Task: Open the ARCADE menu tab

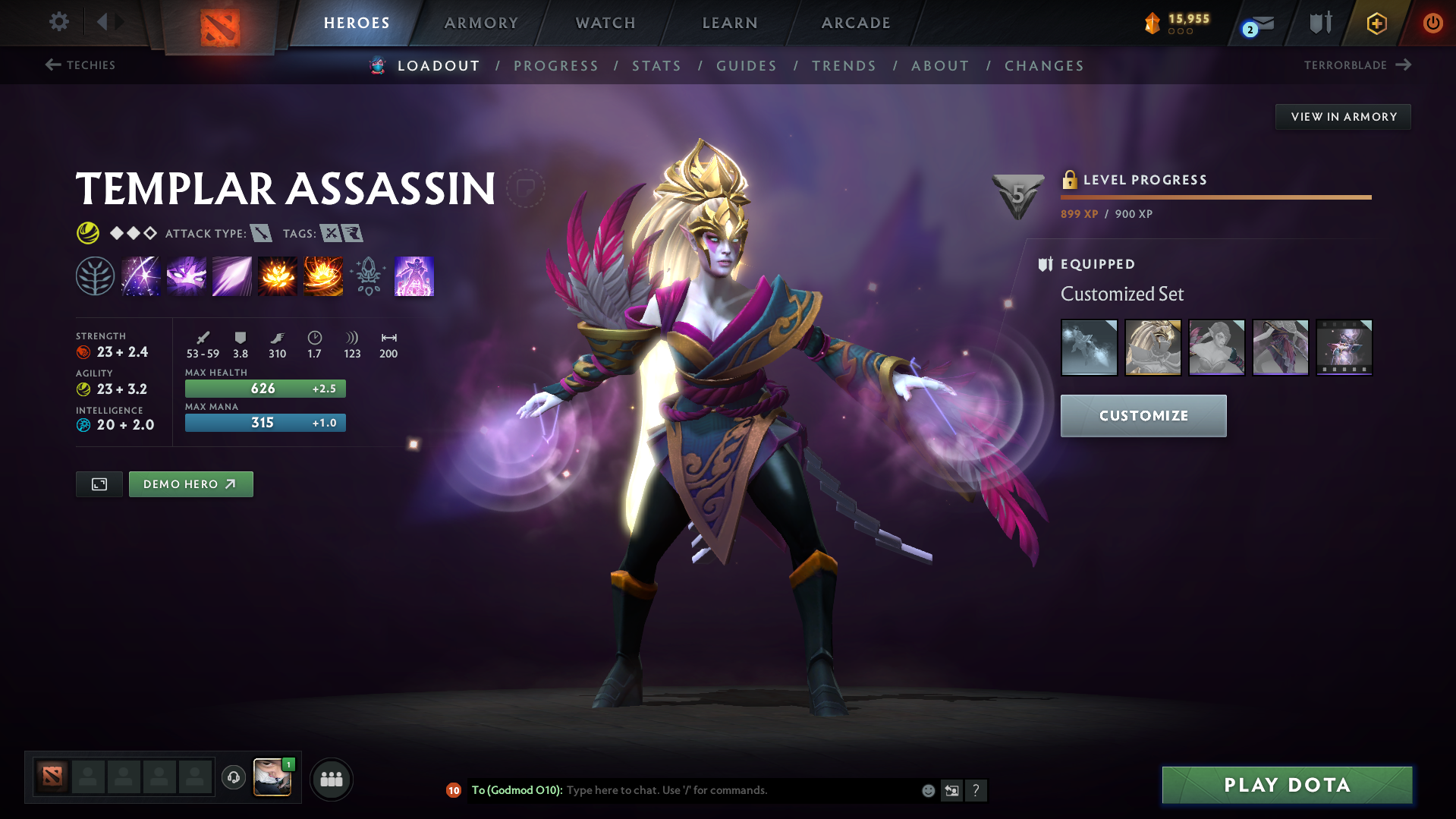Action: pyautogui.click(x=855, y=23)
